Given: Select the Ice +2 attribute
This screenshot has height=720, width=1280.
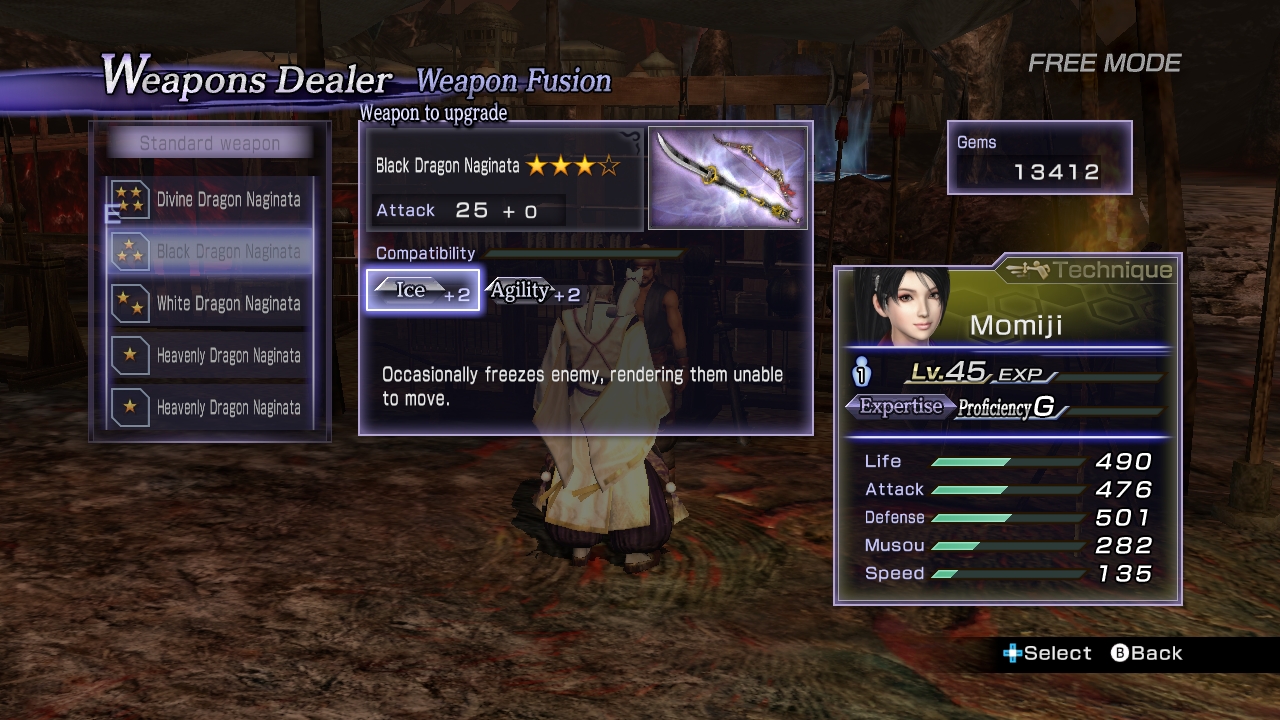Looking at the screenshot, I should [x=423, y=291].
